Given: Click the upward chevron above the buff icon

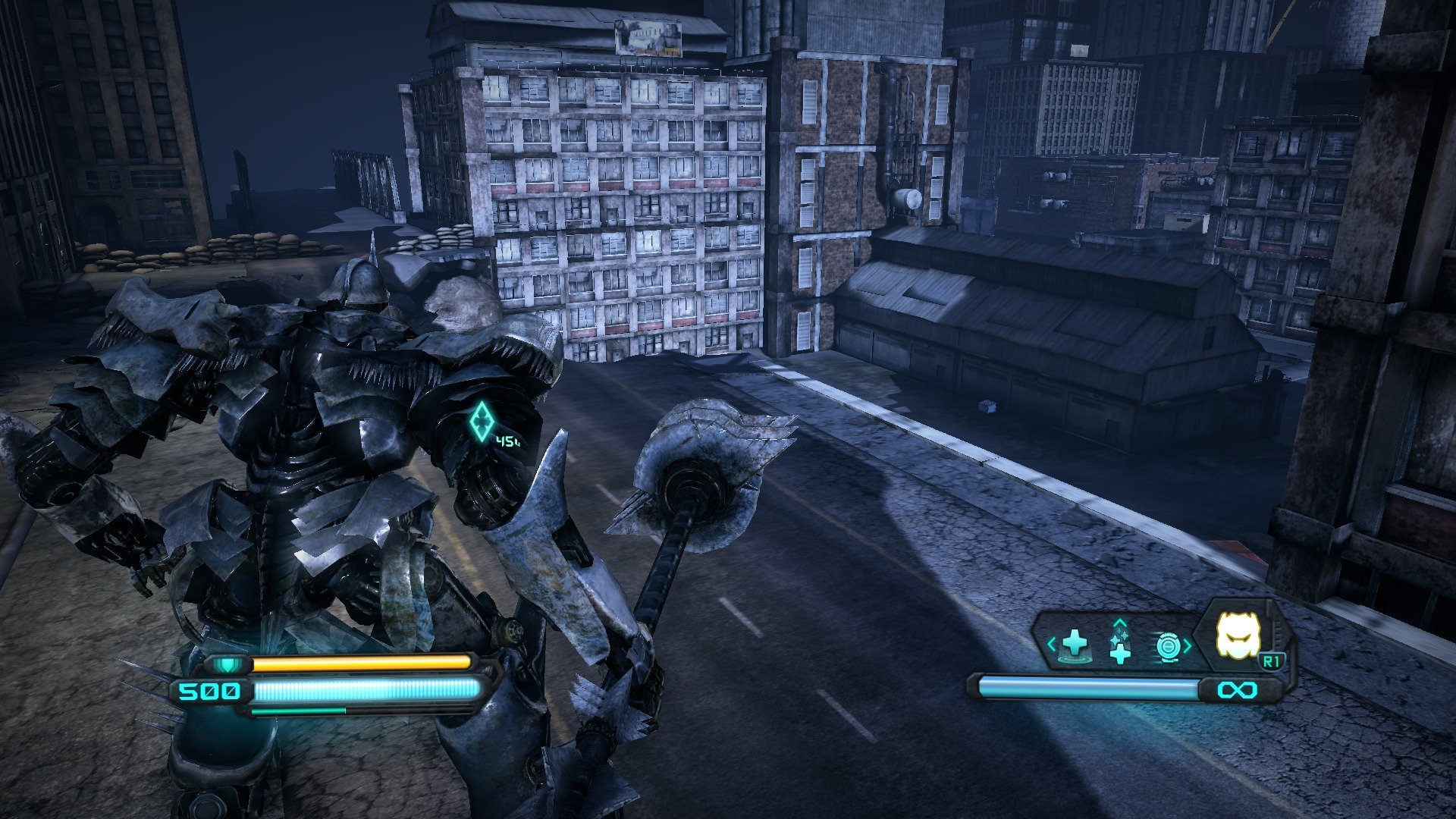Looking at the screenshot, I should tap(1120, 623).
